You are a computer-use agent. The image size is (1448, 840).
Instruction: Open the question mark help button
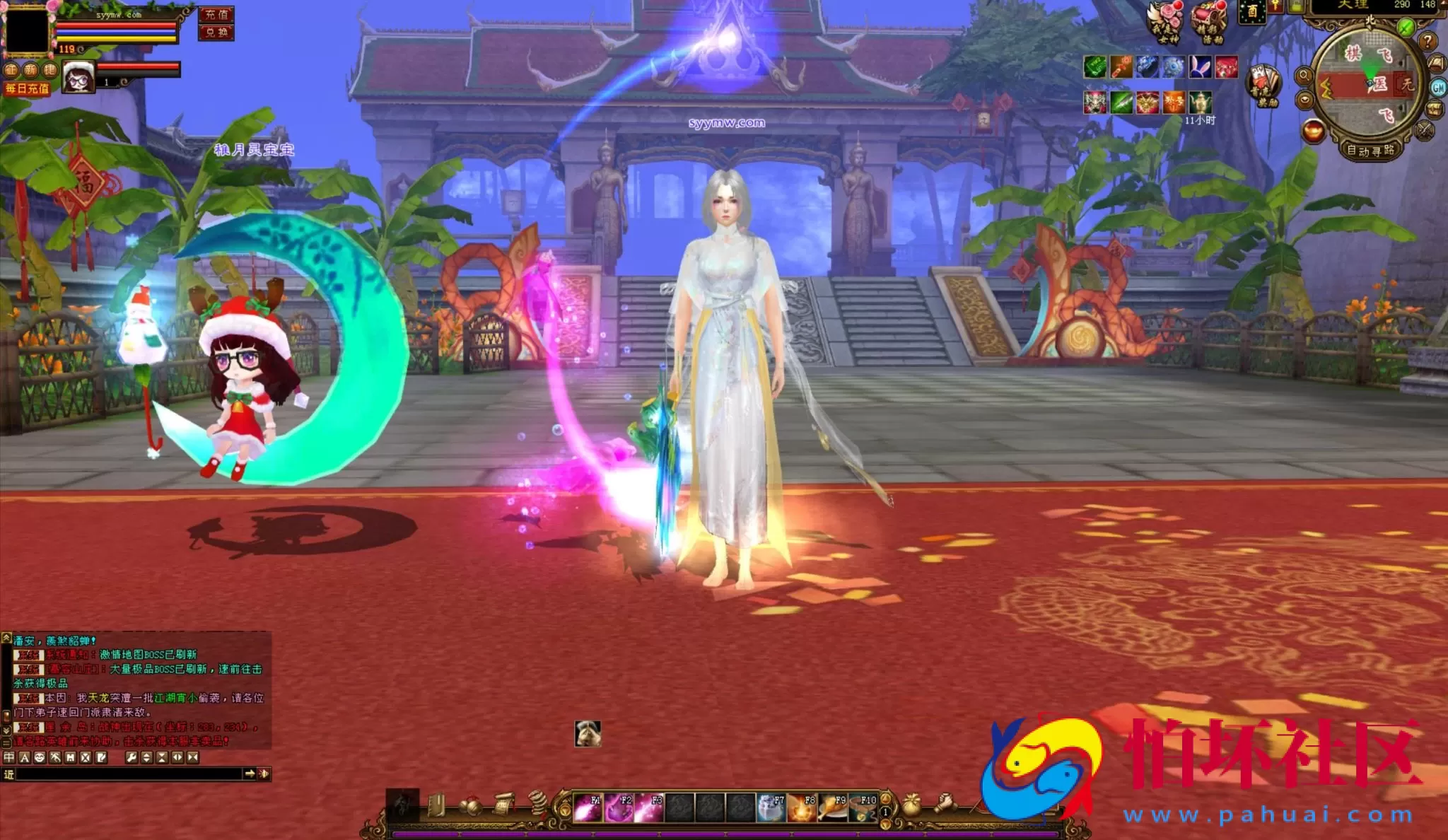click(x=1427, y=41)
